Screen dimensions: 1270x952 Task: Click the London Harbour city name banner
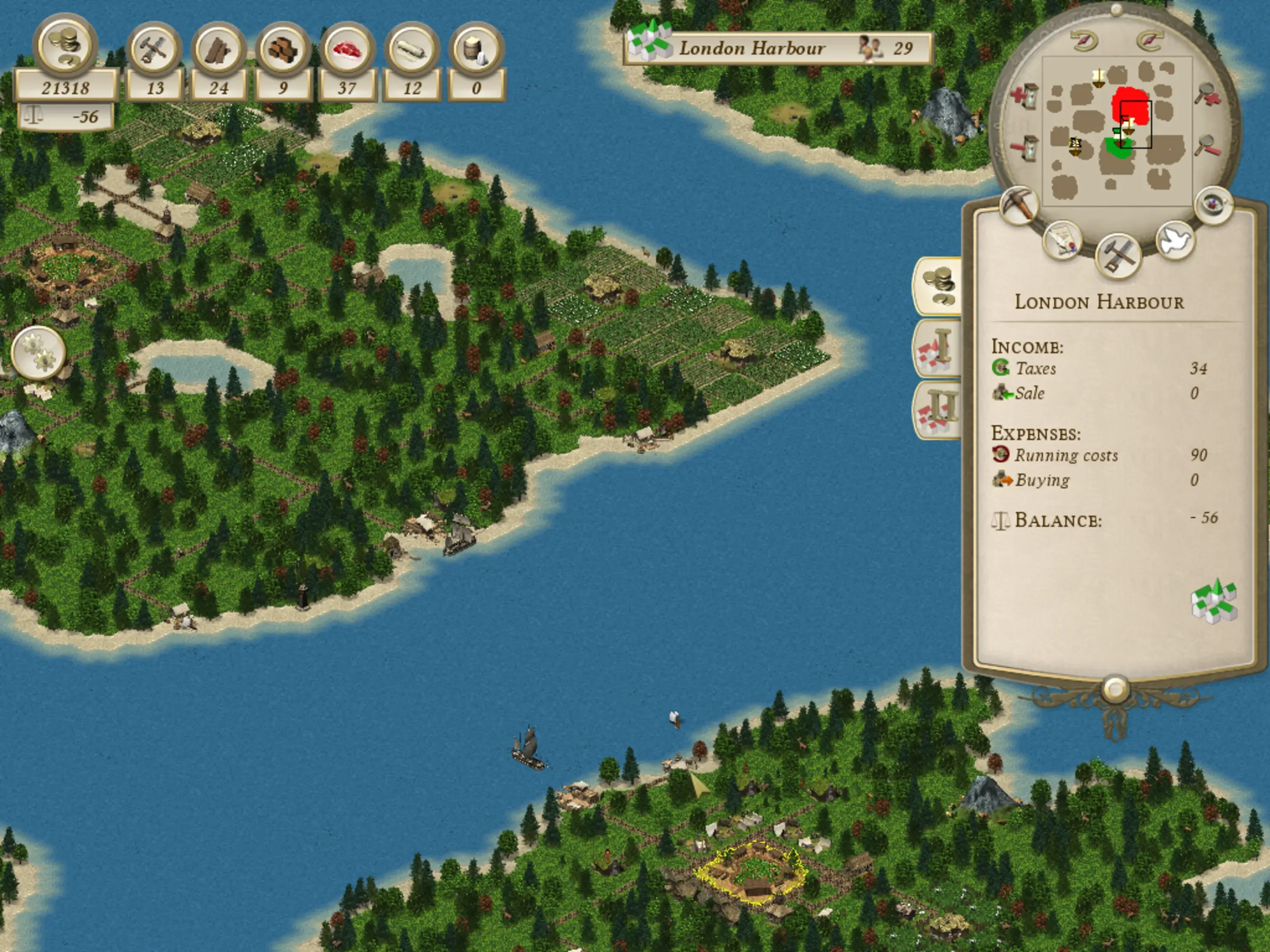click(777, 48)
